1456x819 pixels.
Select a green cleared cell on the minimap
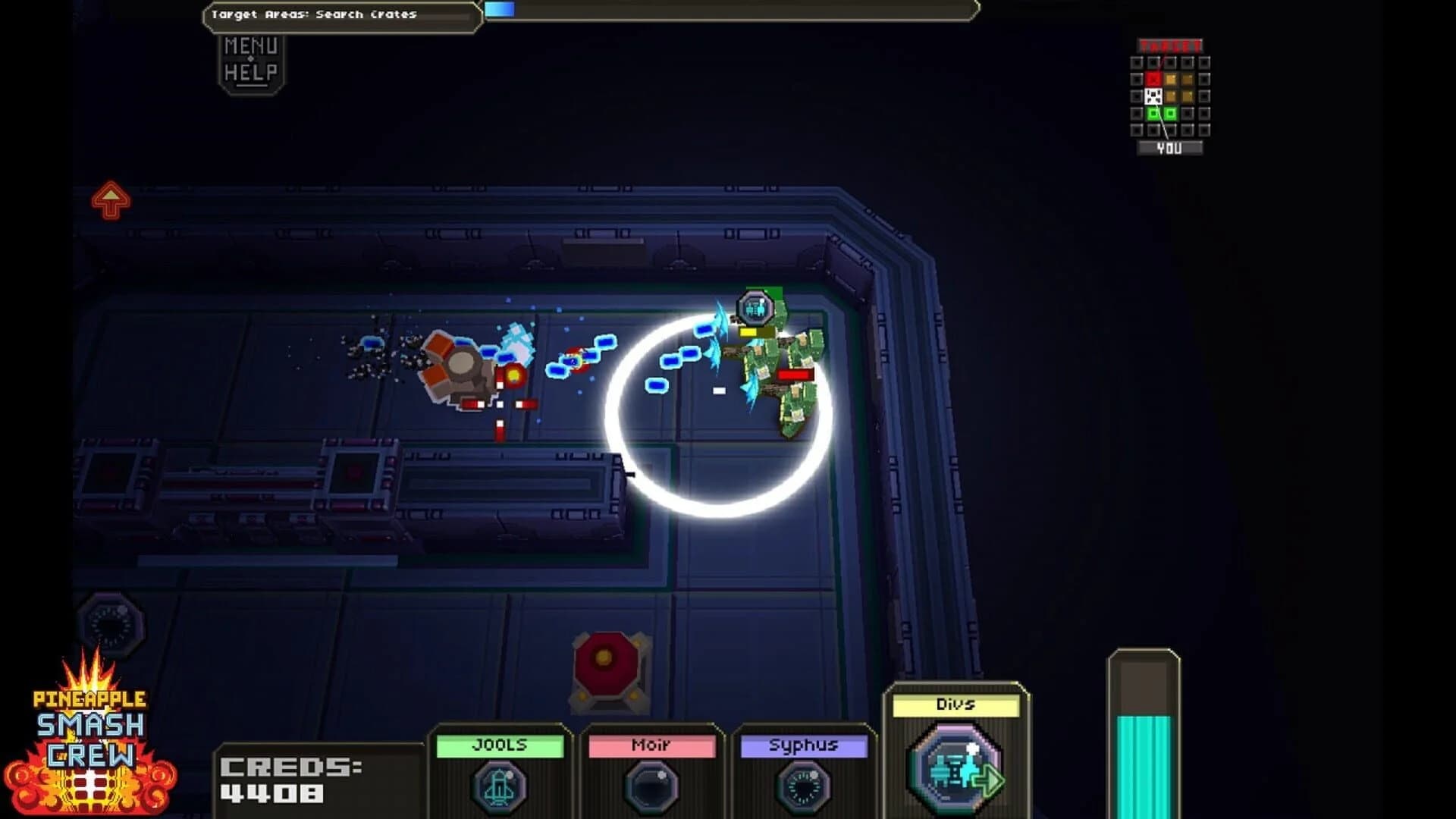(1153, 113)
